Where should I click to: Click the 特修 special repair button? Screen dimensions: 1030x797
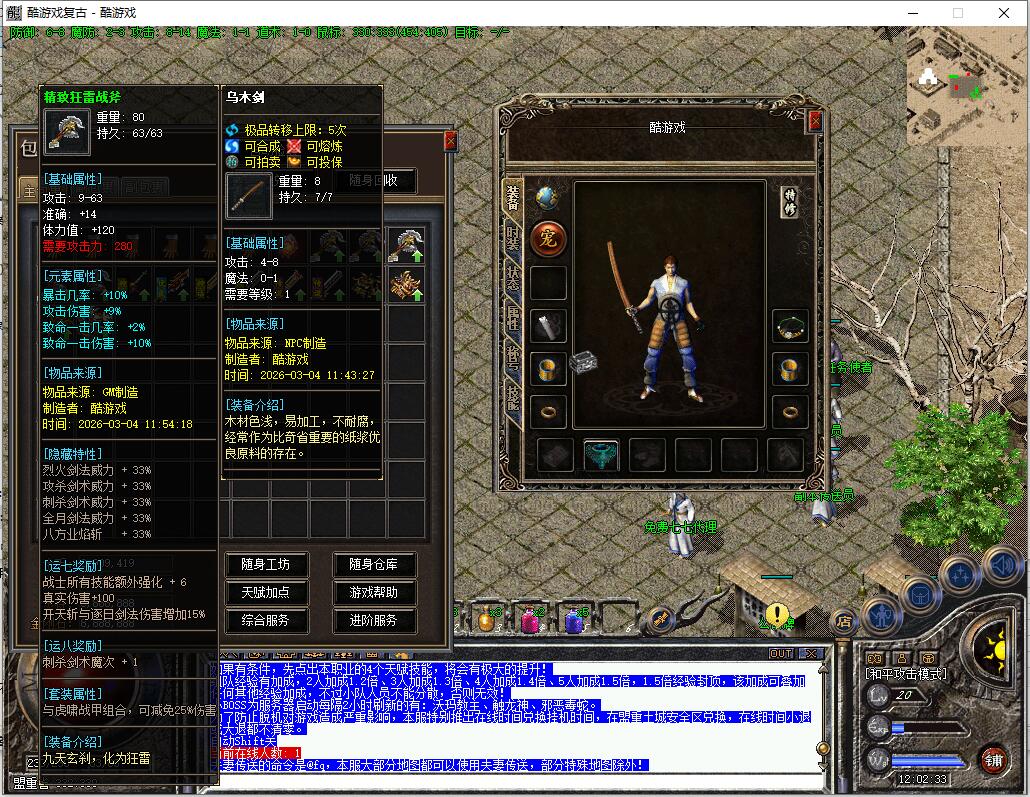pyautogui.click(x=790, y=201)
